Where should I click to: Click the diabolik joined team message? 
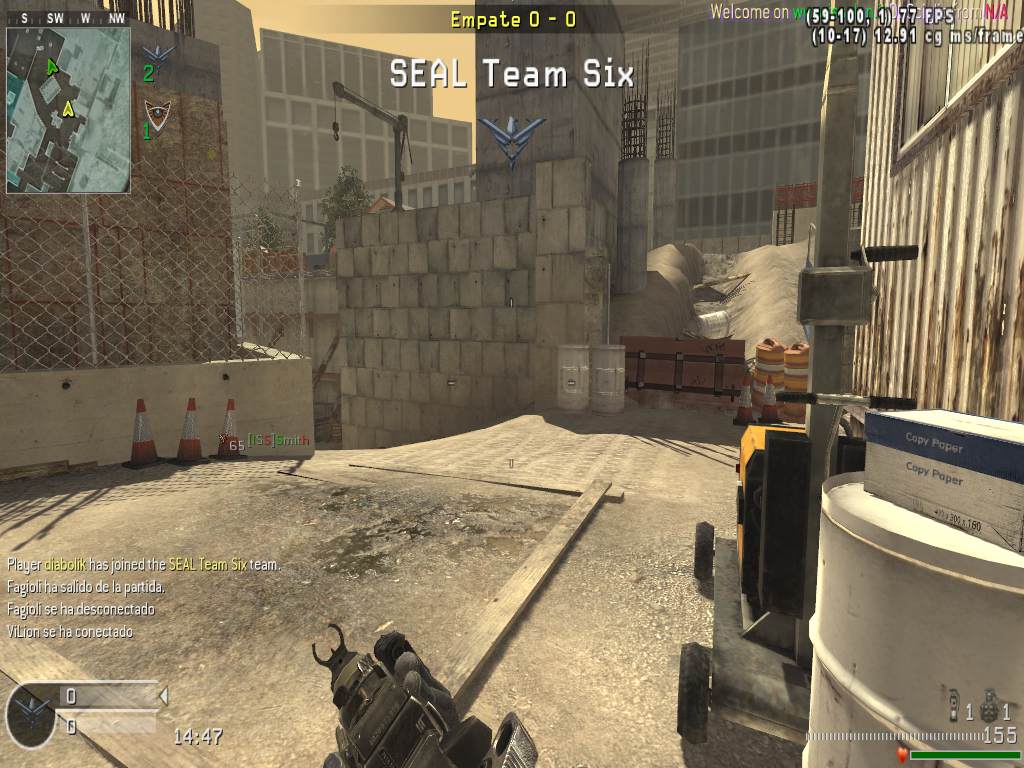pyautogui.click(x=144, y=565)
